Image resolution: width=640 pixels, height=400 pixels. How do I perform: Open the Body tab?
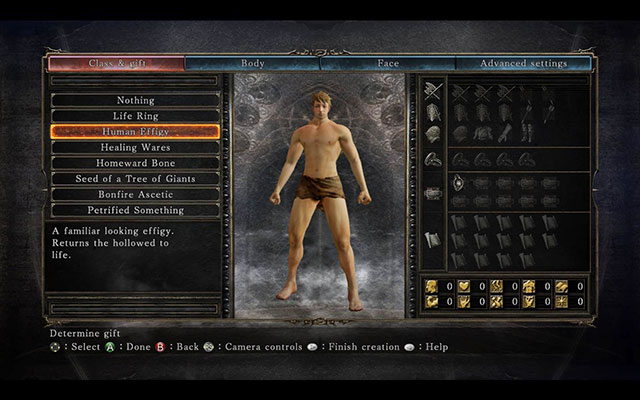click(x=252, y=64)
